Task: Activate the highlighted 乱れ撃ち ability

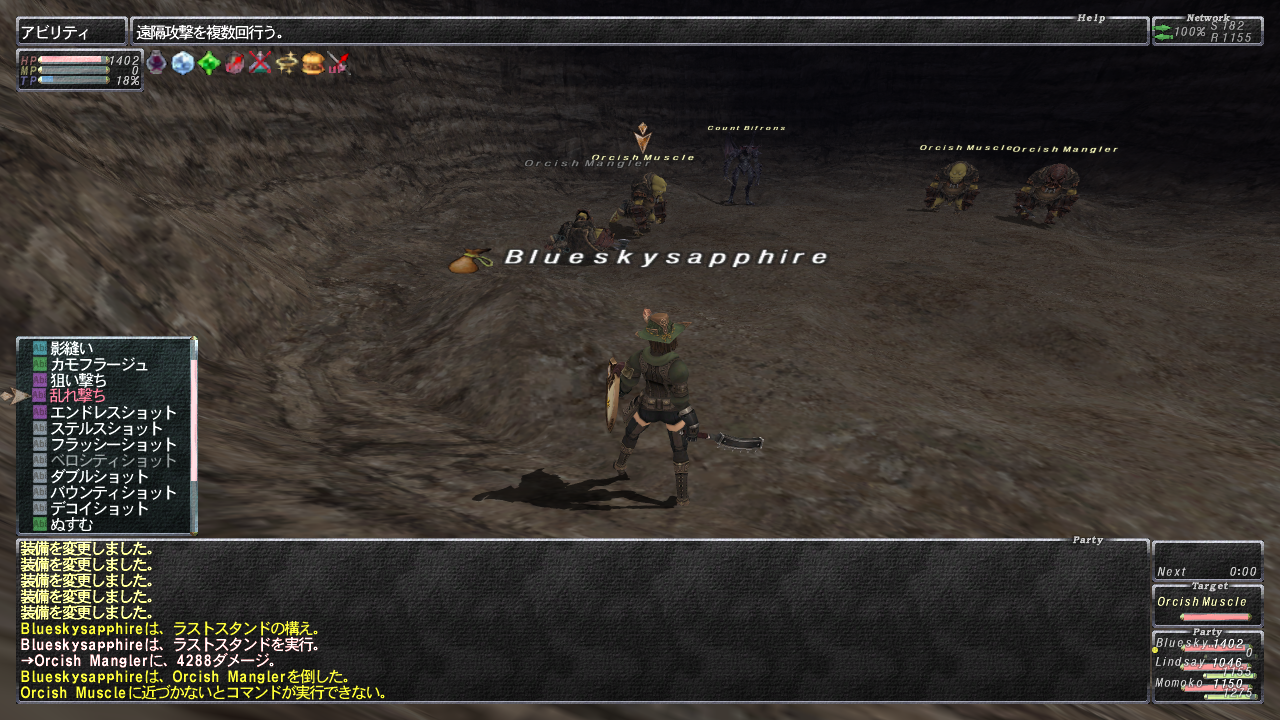Action: click(78, 396)
